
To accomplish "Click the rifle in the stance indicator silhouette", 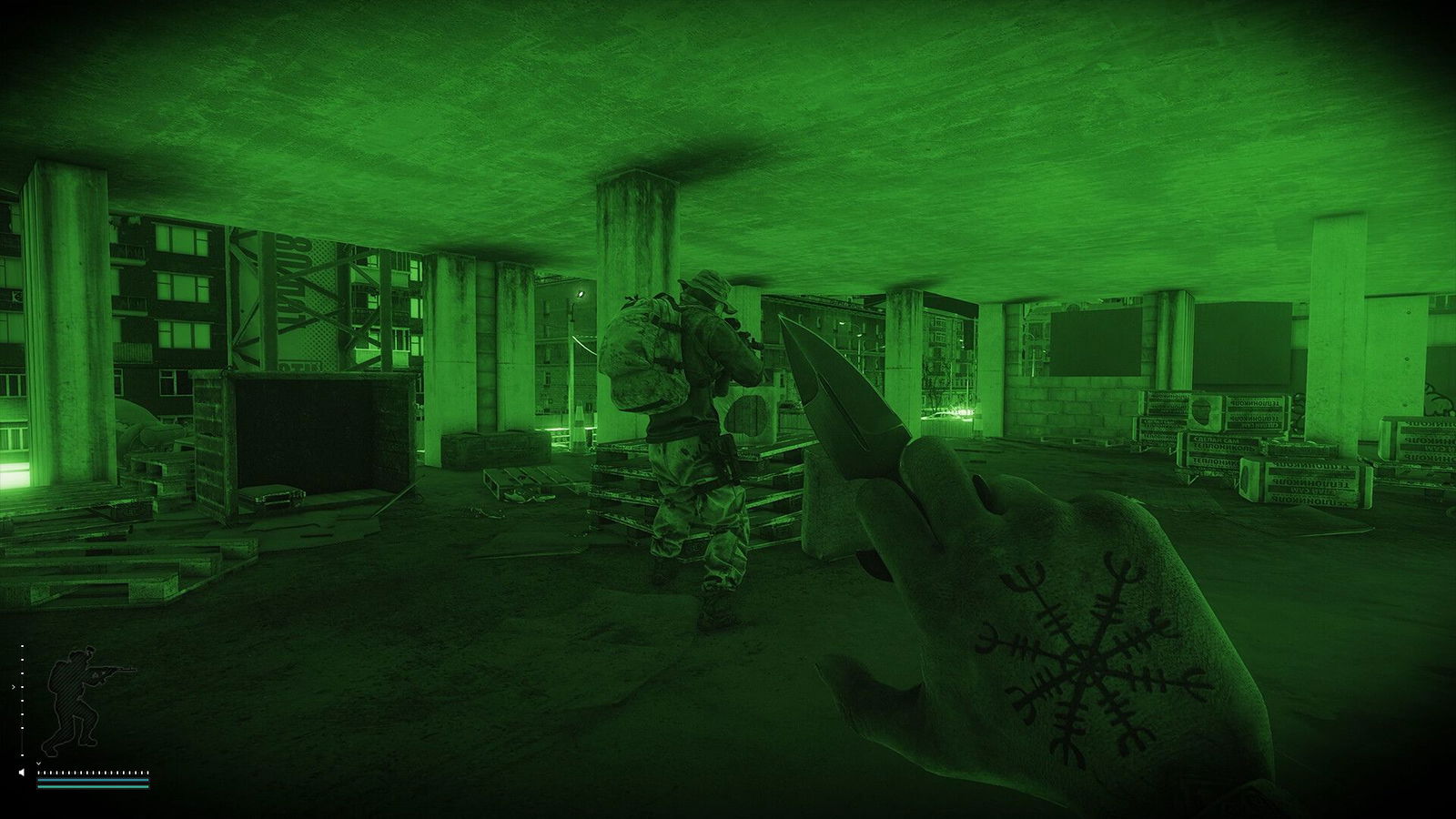I will click(x=114, y=671).
